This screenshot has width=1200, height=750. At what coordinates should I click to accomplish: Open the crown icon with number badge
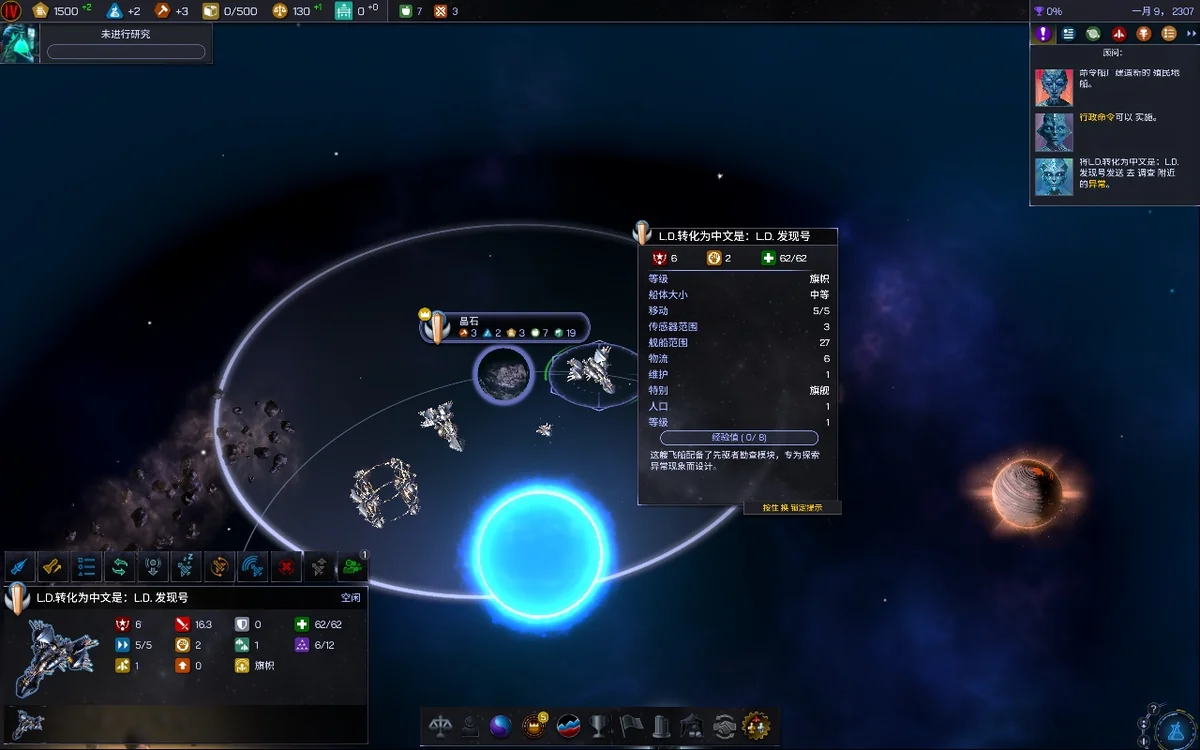pos(535,726)
